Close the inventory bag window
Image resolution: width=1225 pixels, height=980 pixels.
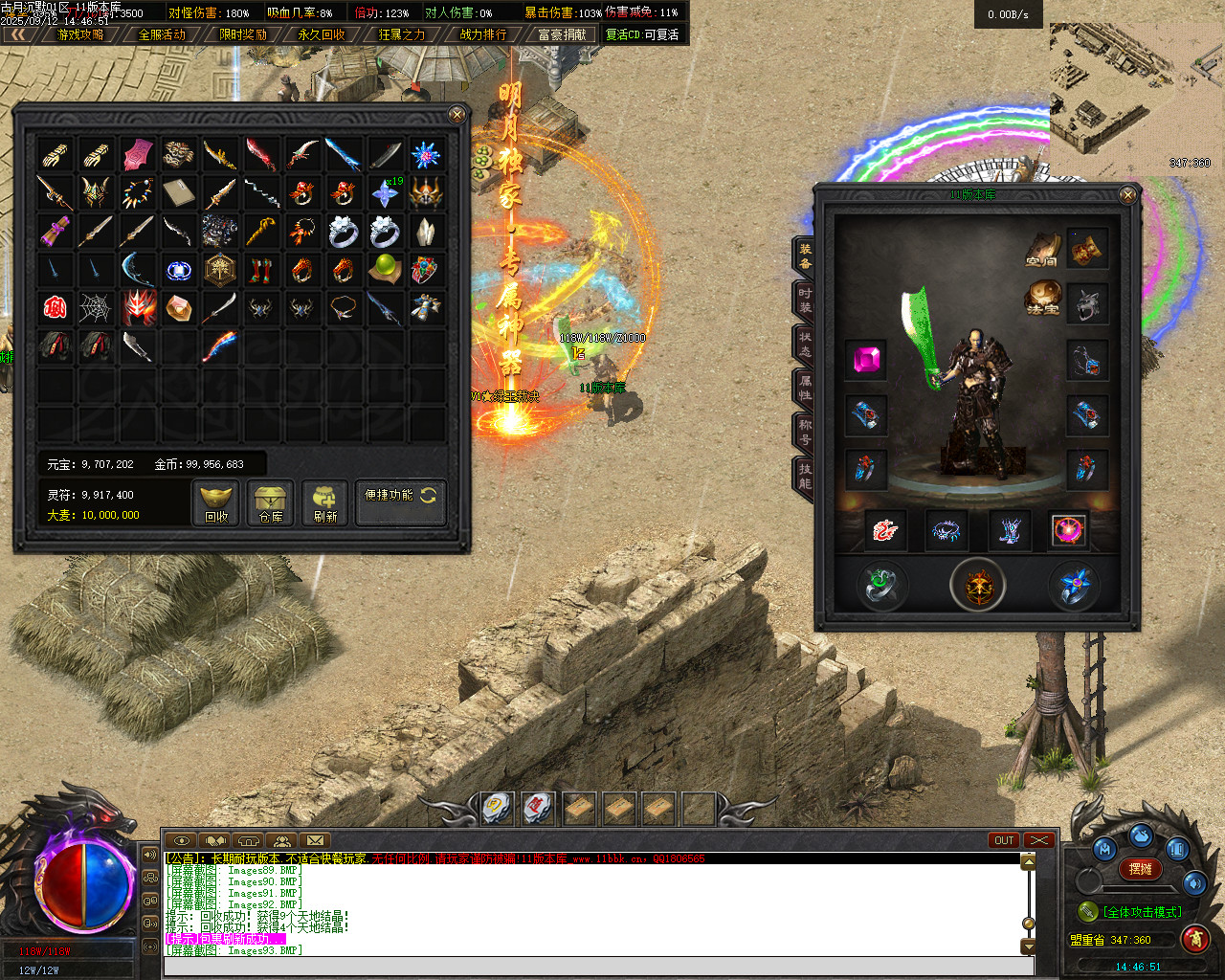[457, 115]
